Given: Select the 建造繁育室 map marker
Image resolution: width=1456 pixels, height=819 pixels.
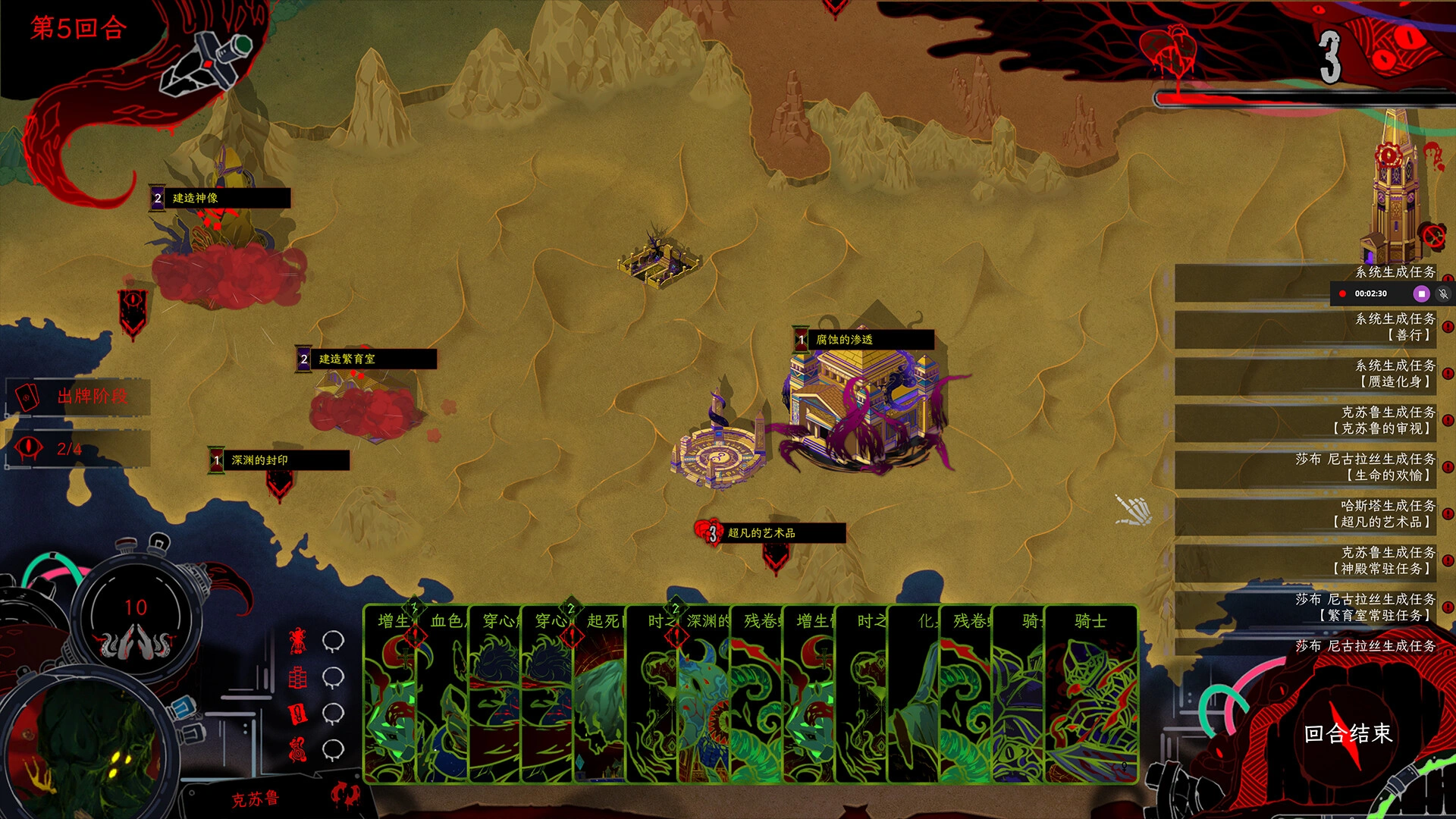Looking at the screenshot, I should [366, 359].
